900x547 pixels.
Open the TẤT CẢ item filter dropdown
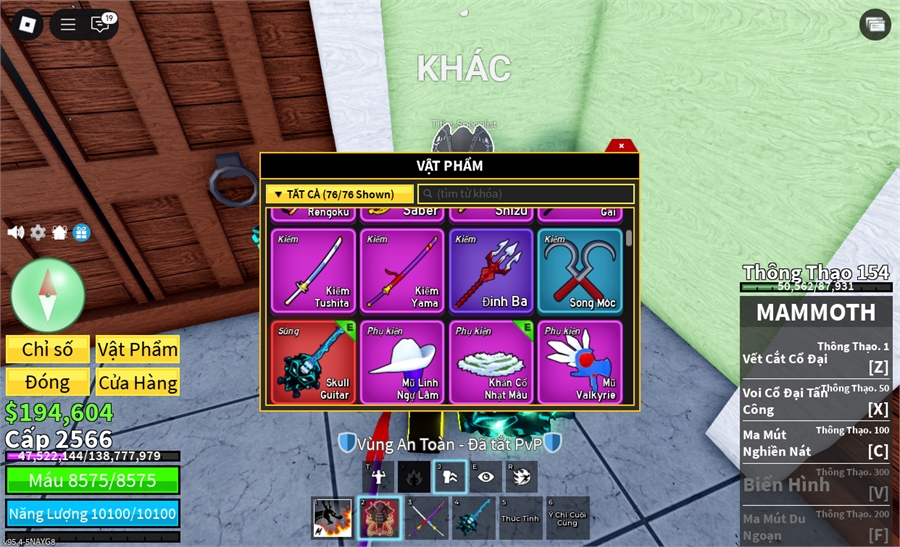pyautogui.click(x=339, y=194)
